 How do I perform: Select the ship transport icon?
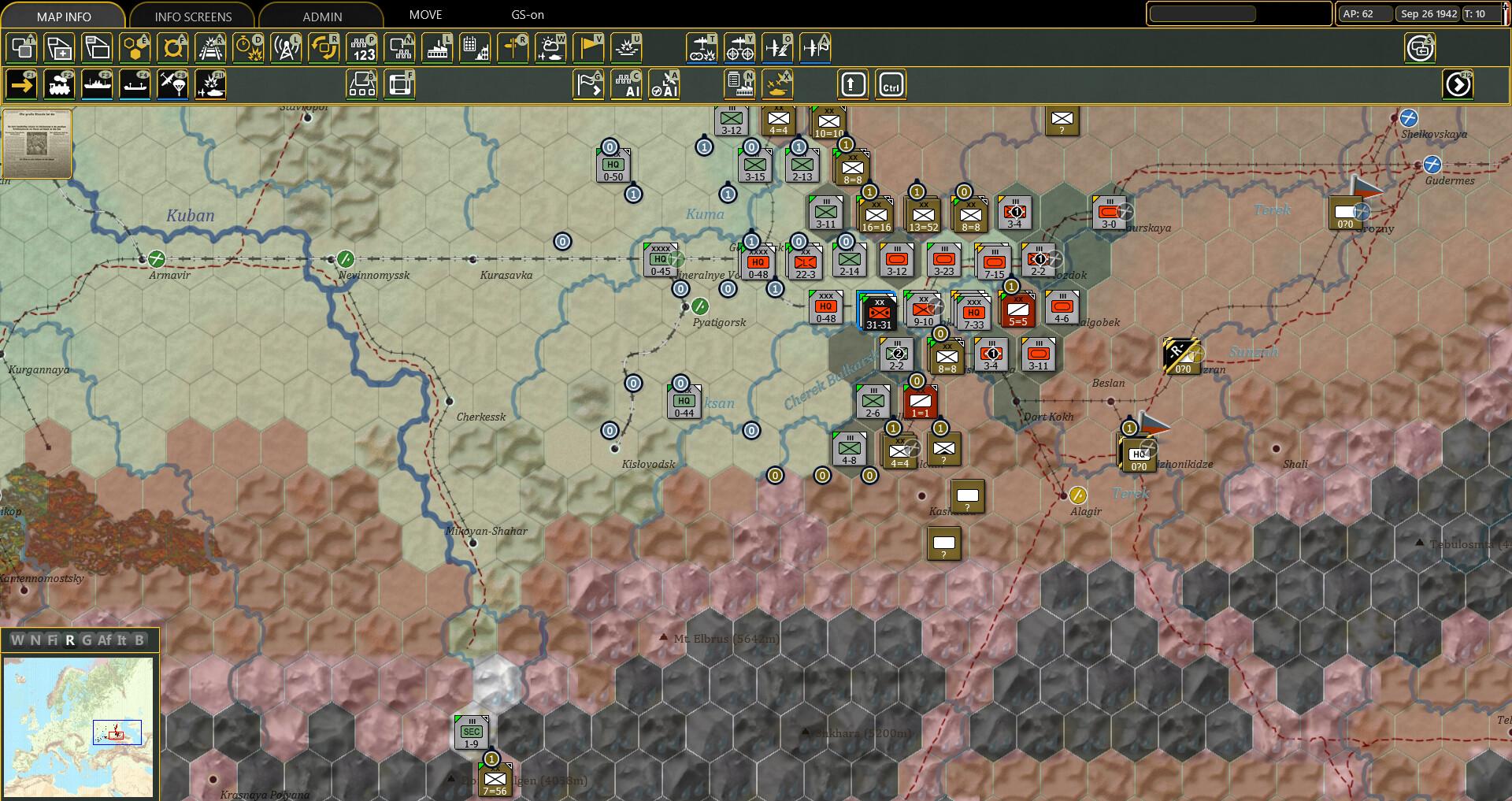click(x=98, y=84)
